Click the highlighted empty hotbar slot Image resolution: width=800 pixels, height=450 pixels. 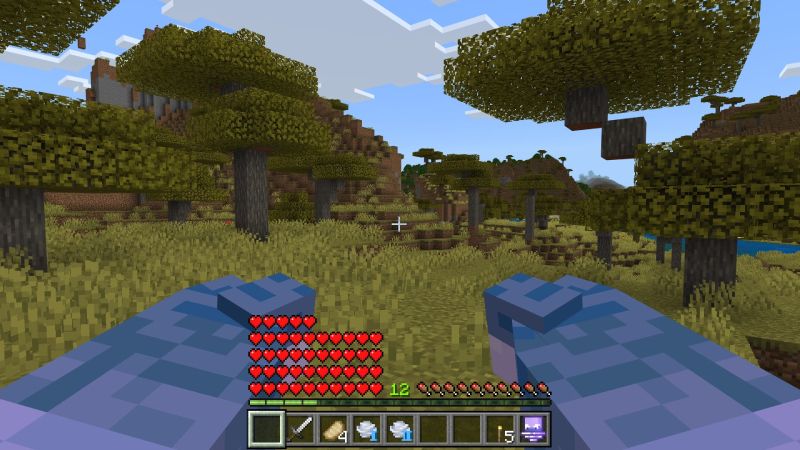tap(267, 429)
